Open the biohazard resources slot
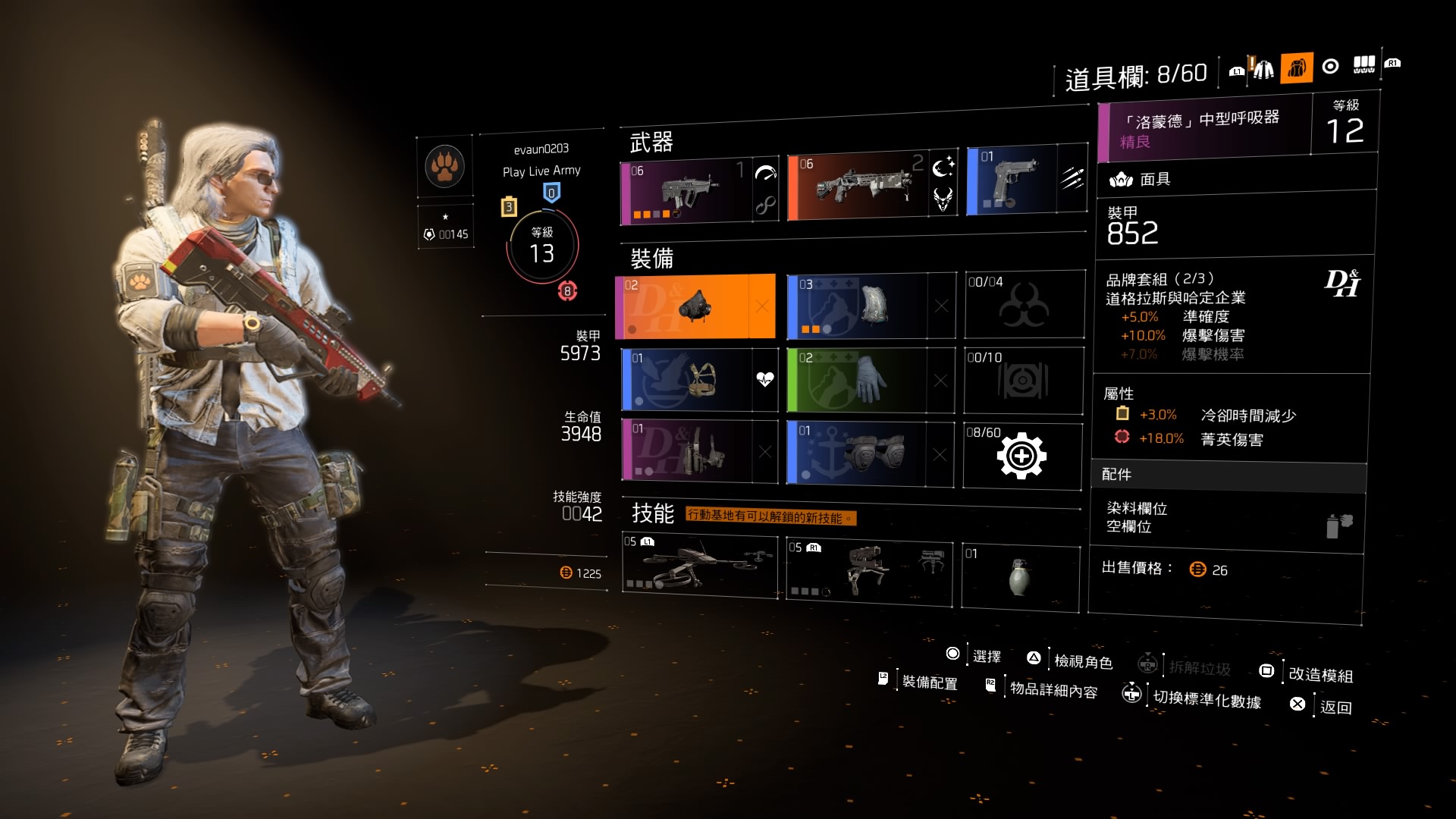The image size is (1456, 819). pos(1024,304)
